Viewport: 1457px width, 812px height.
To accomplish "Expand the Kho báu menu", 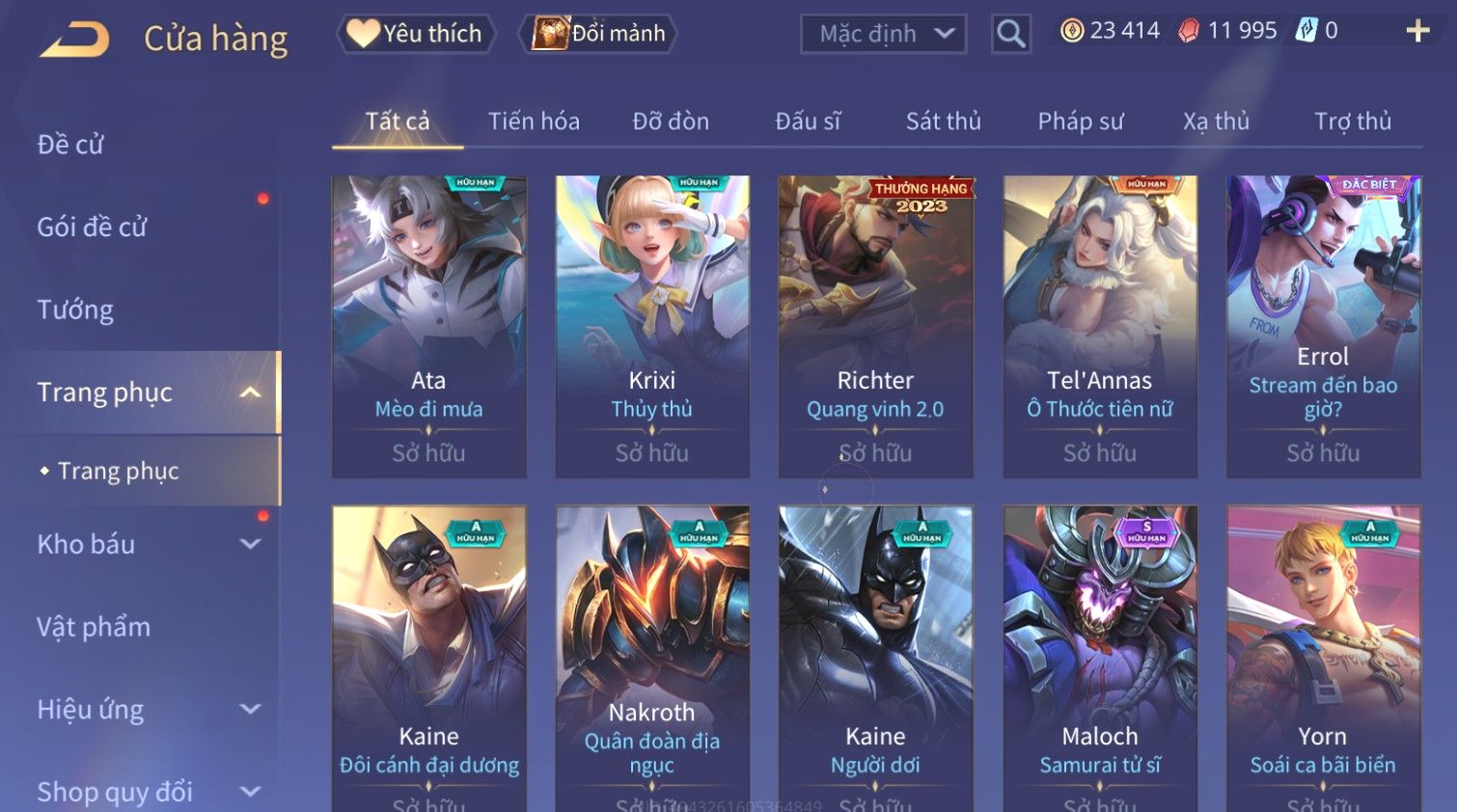I will [145, 544].
